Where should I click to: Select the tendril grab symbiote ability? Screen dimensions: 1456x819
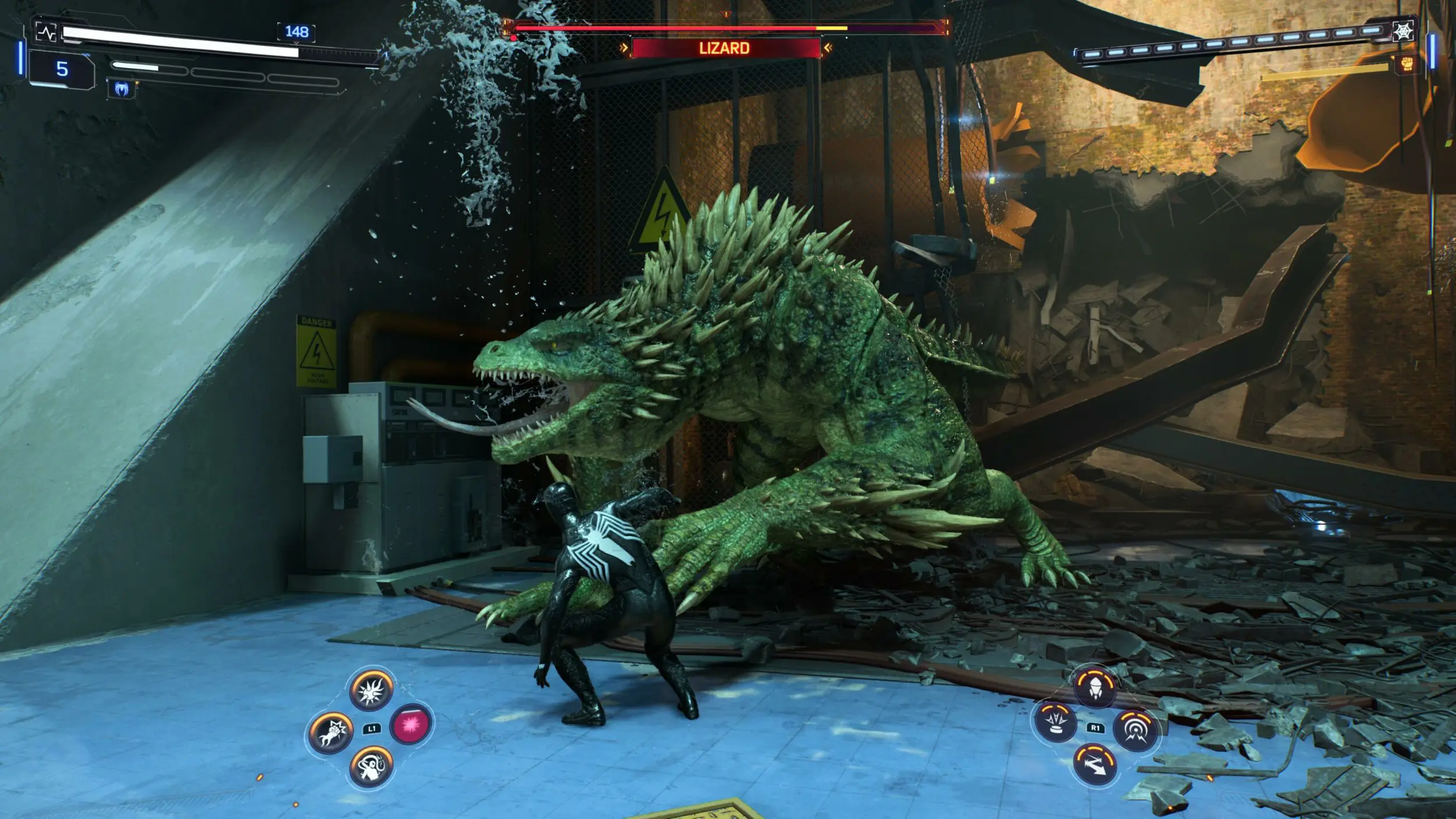click(371, 767)
